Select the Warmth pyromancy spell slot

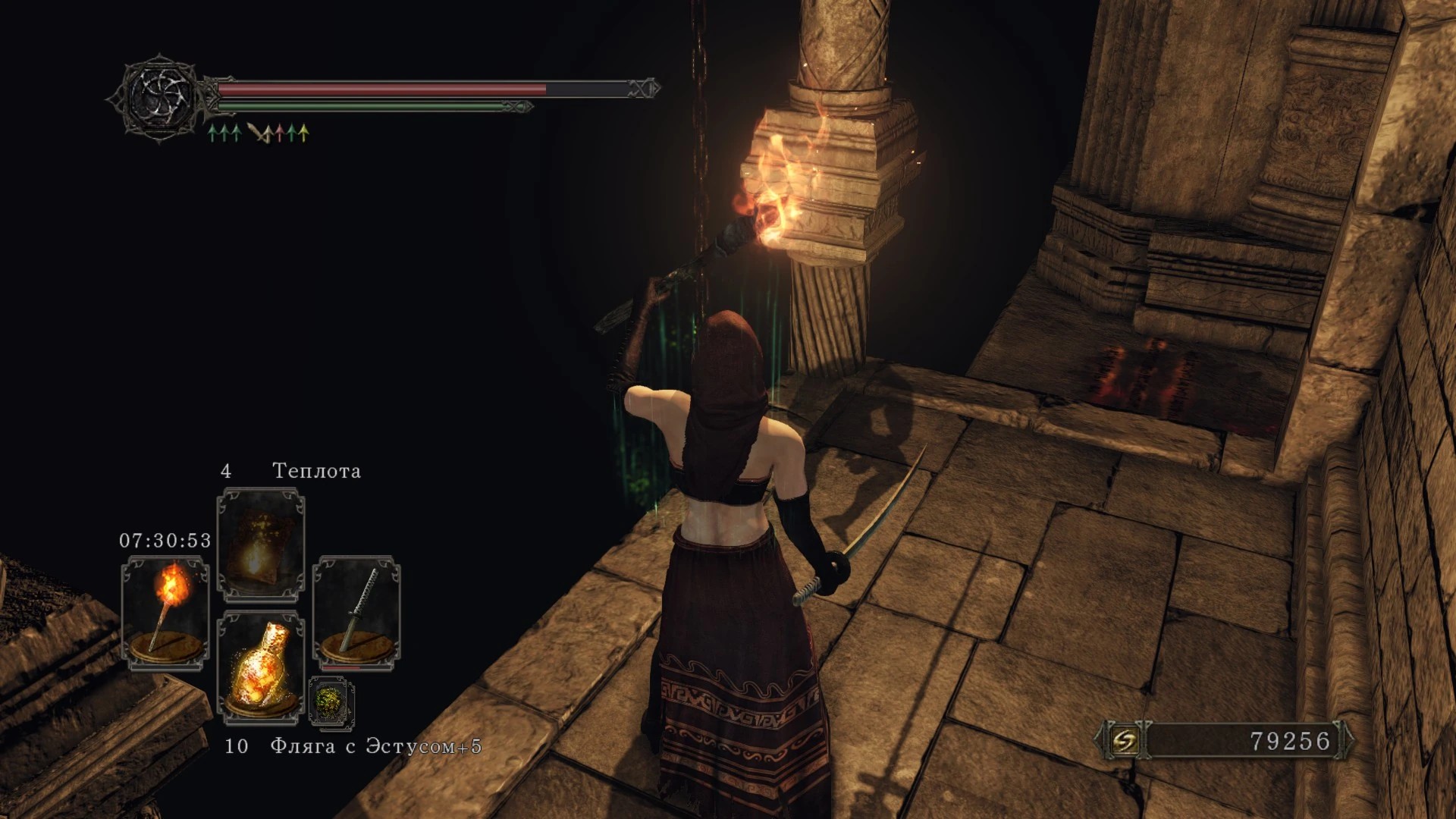(261, 544)
